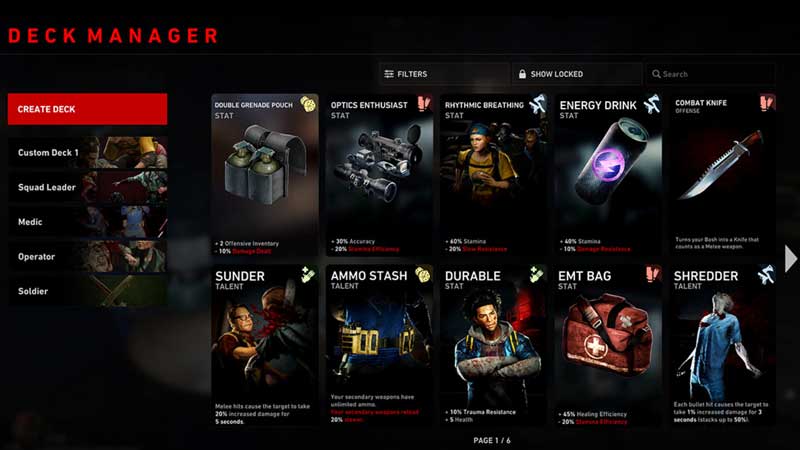Select the Energy Drink card

pos(608,174)
